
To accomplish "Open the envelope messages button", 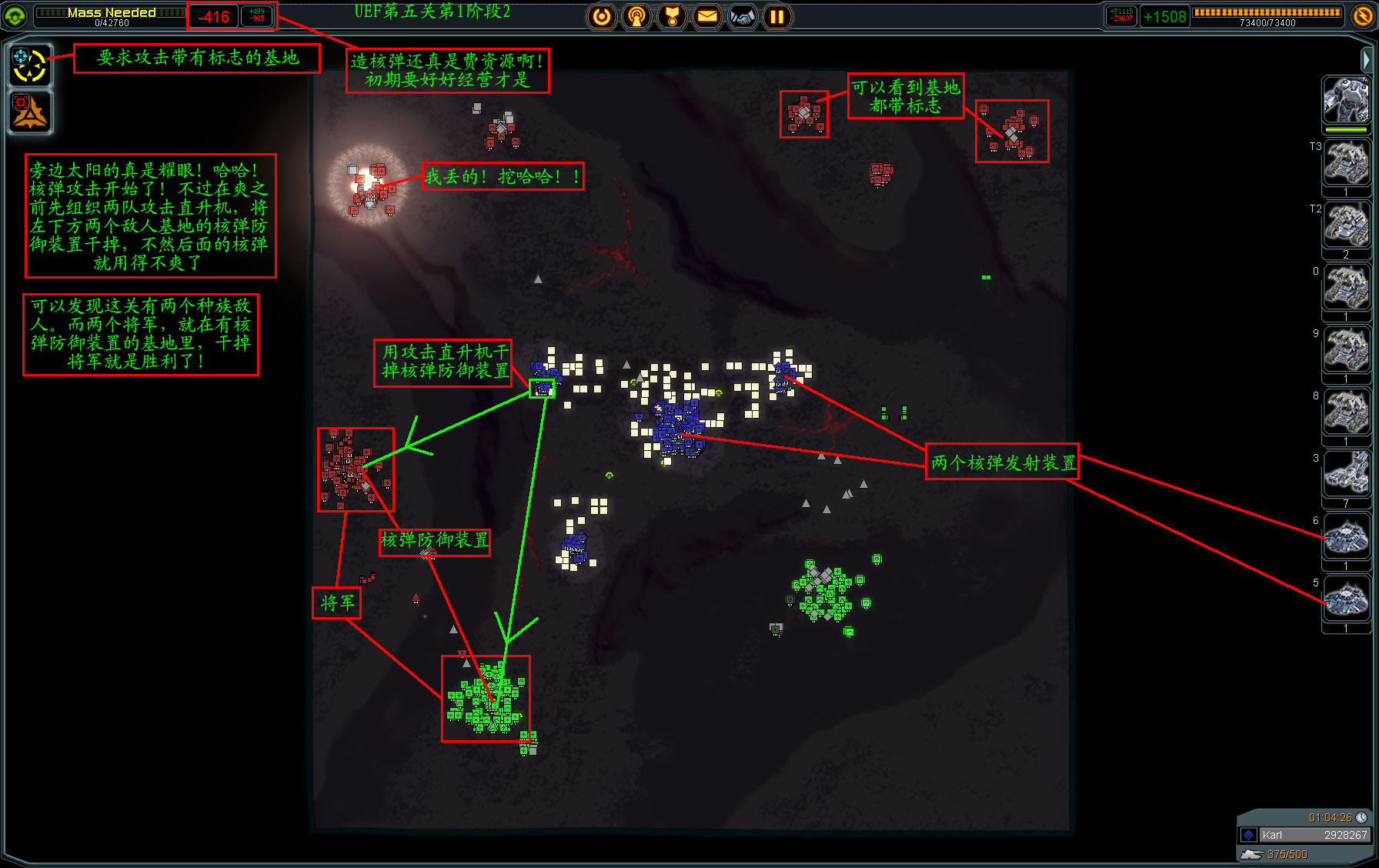I will (707, 16).
